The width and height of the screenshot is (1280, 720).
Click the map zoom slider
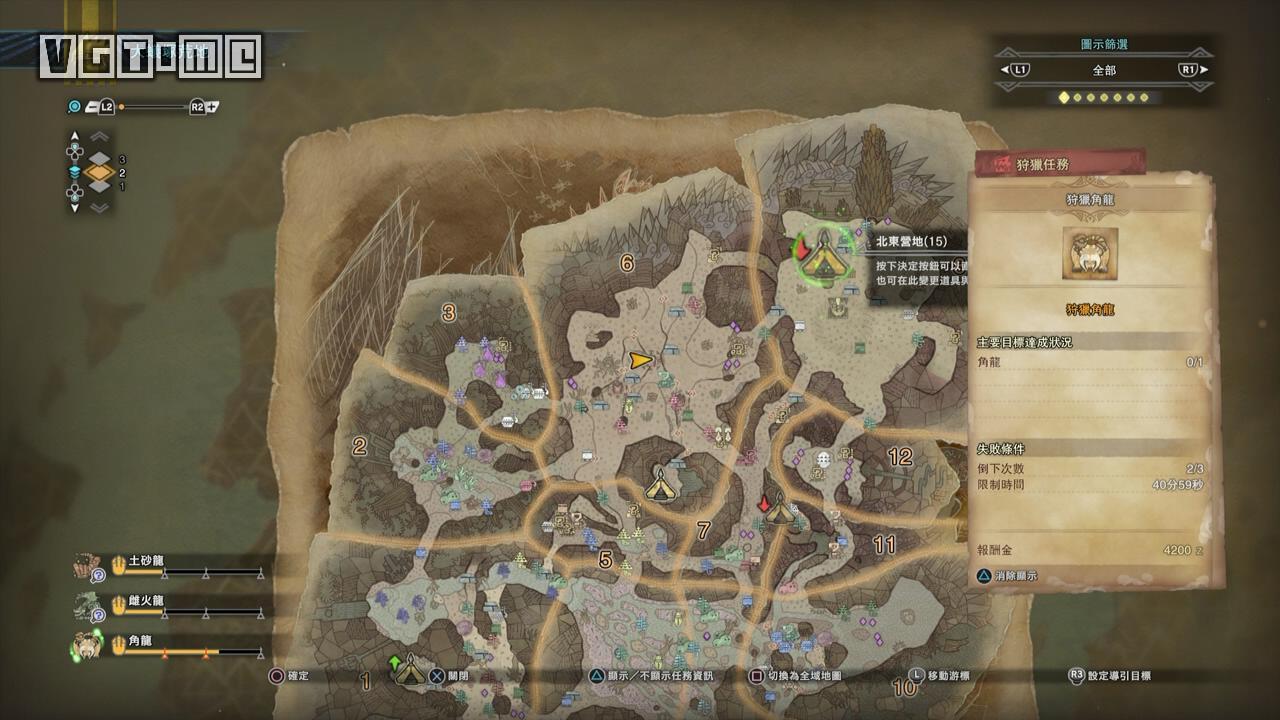click(152, 107)
